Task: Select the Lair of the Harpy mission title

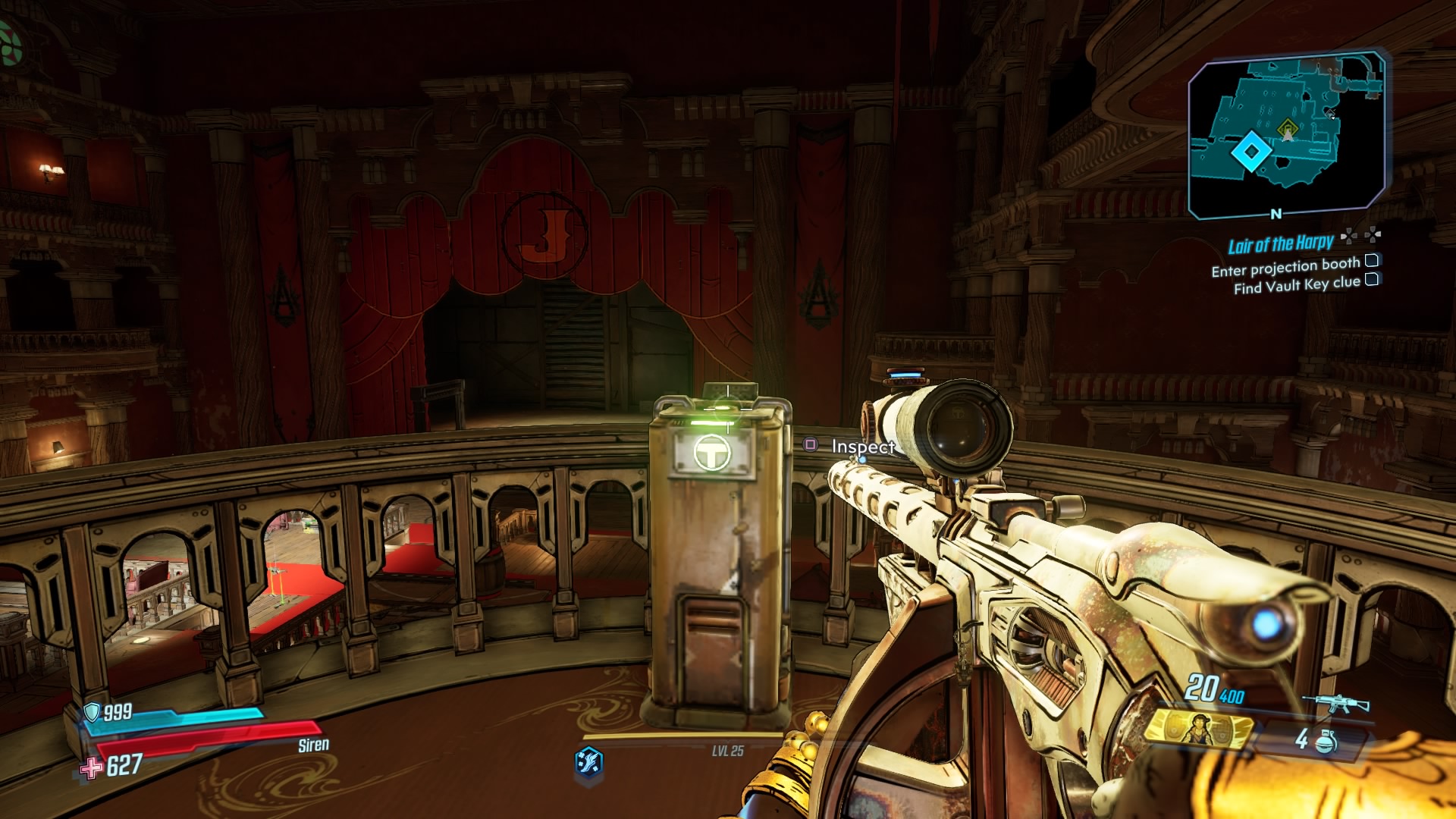Action: click(1282, 243)
